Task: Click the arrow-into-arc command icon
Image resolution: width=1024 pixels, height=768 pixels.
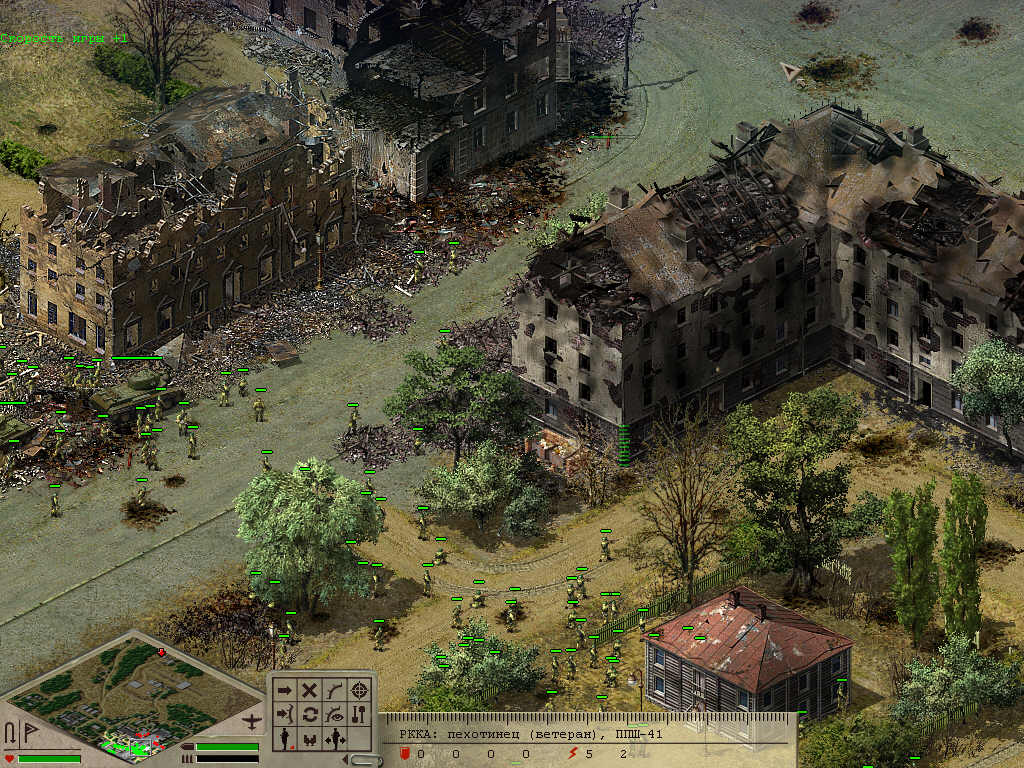Action: point(284,714)
